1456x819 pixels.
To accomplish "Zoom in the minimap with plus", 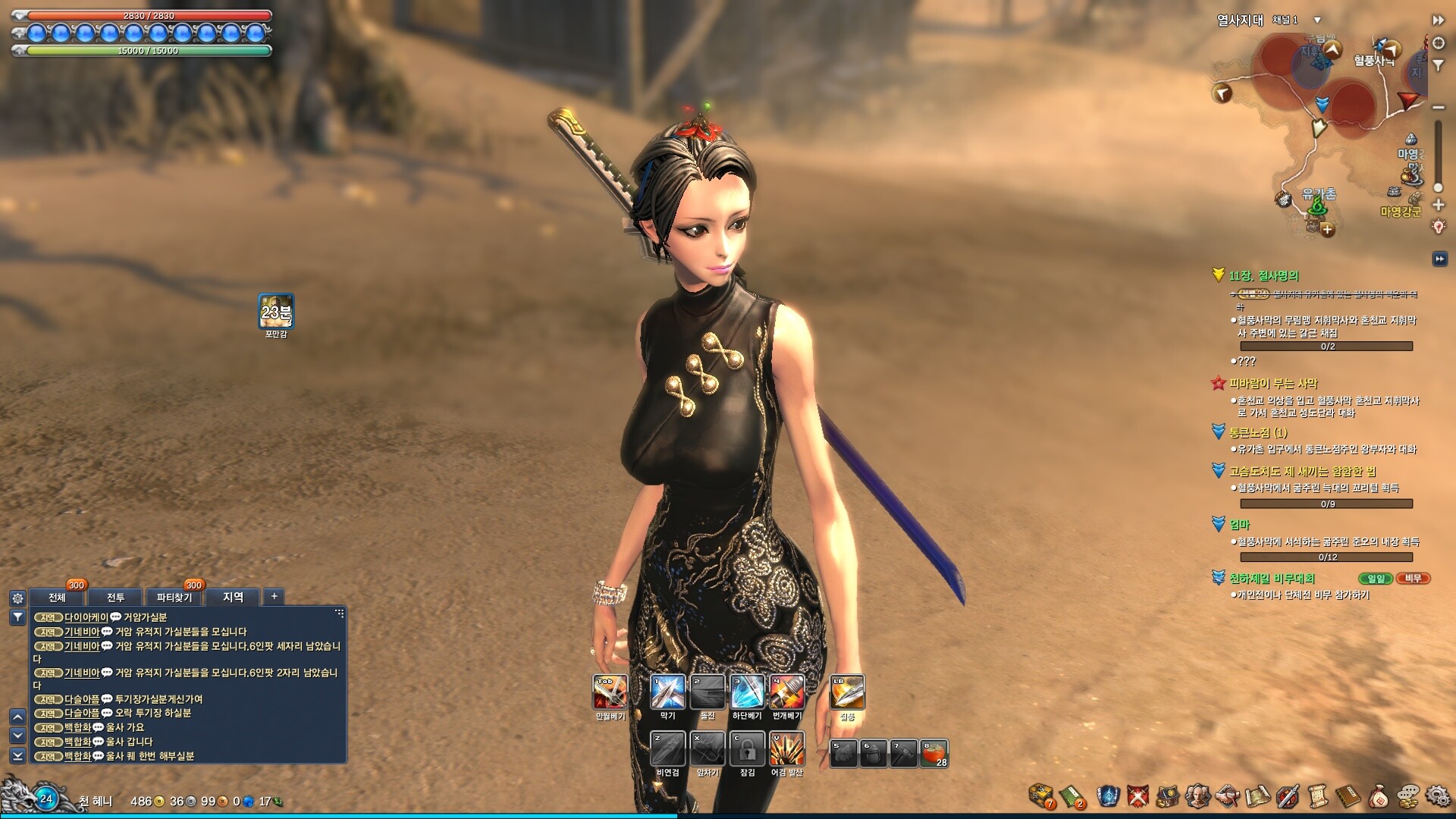I will 1438,205.
